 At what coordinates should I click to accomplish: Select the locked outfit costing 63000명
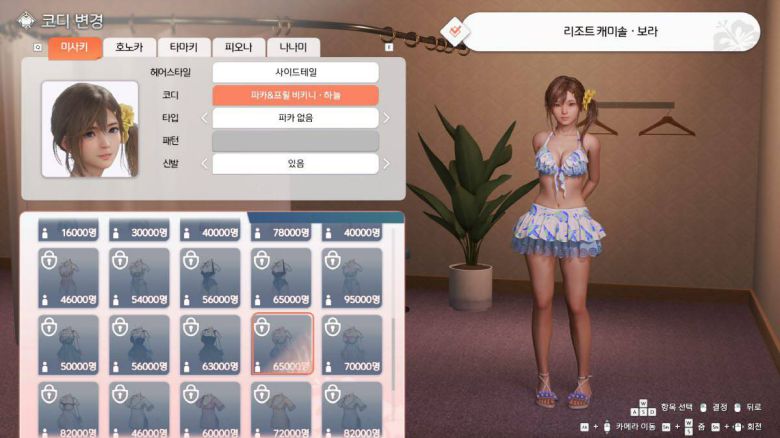pos(210,344)
